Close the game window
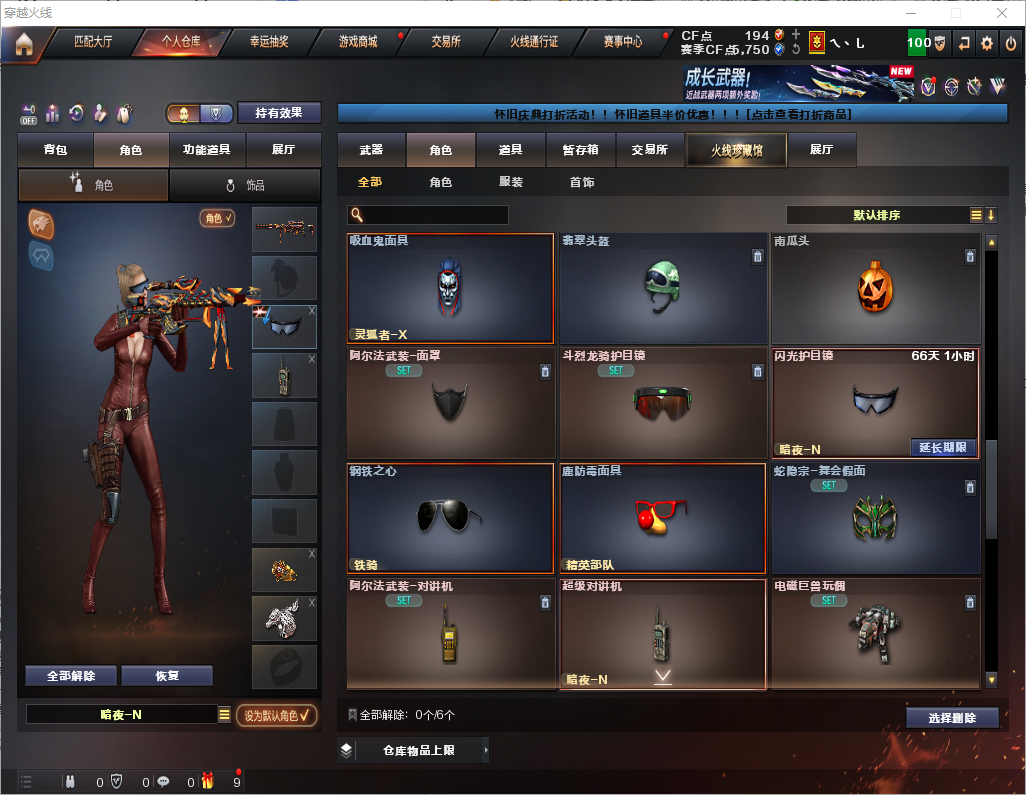 [x=1002, y=13]
